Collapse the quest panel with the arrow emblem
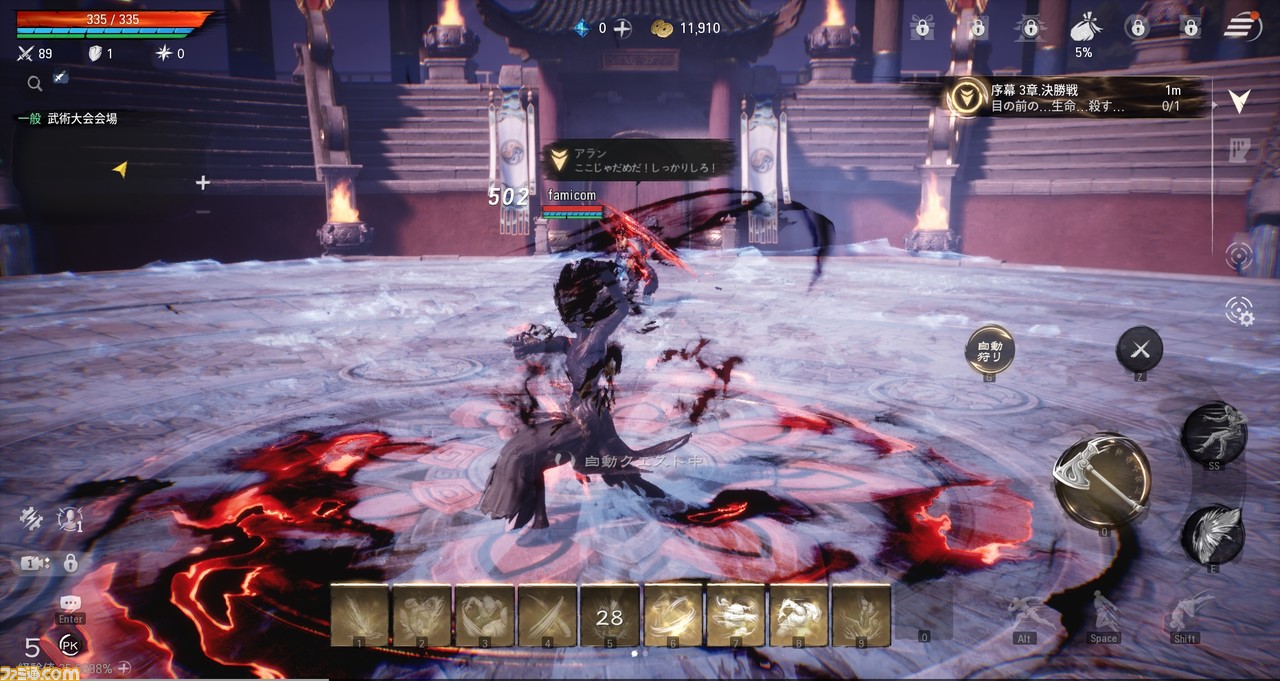1280x681 pixels. [1240, 100]
